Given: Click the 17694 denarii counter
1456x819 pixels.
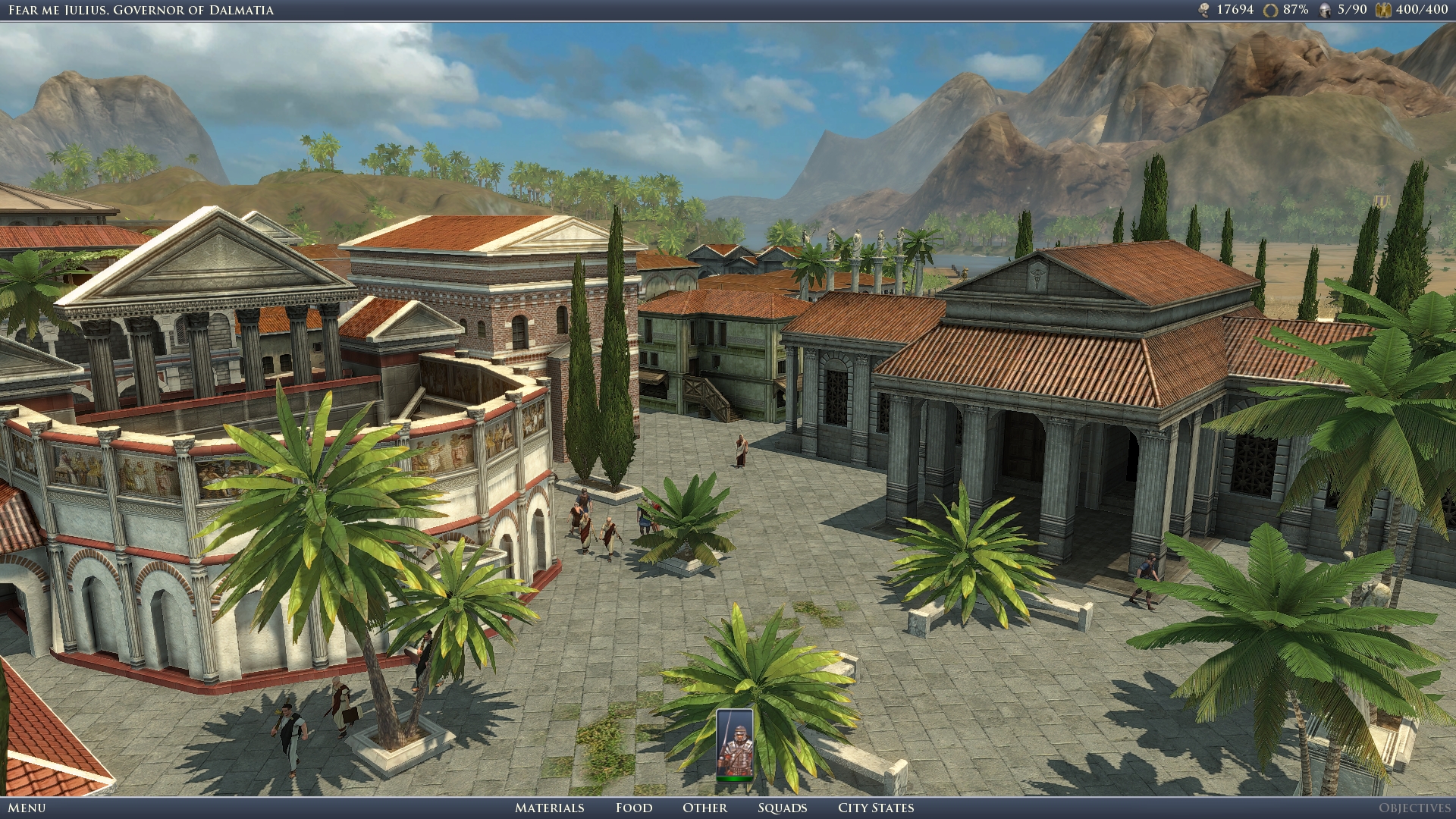Looking at the screenshot, I should pos(1236,10).
